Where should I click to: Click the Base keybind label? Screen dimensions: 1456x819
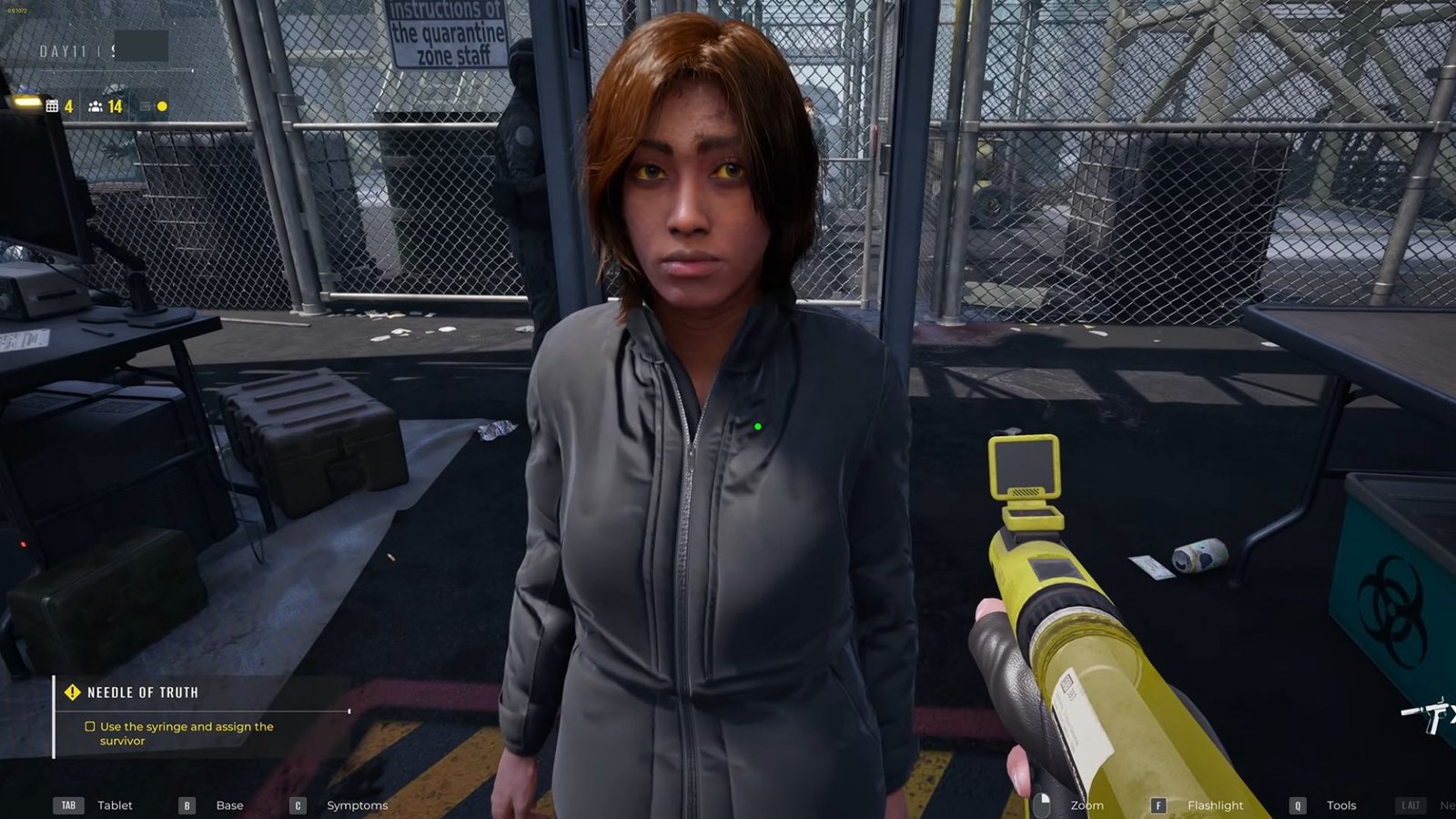(229, 805)
